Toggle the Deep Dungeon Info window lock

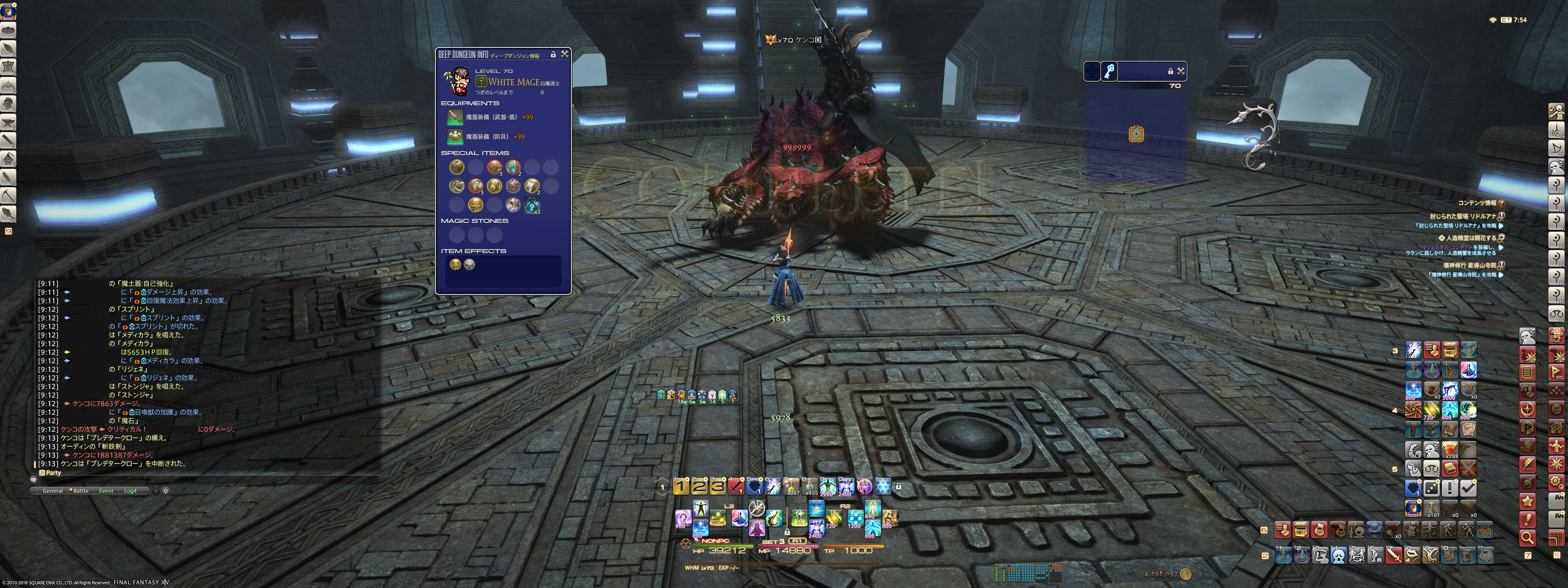click(x=553, y=55)
